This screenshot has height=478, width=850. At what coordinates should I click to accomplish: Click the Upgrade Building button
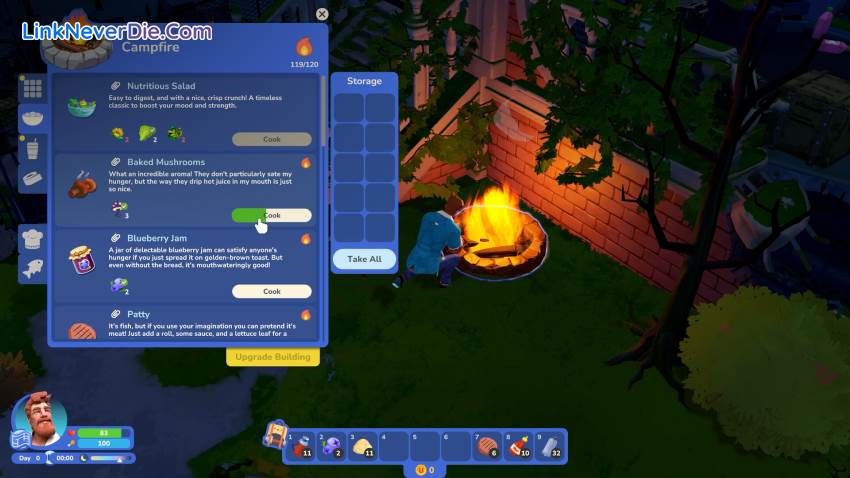tap(272, 357)
